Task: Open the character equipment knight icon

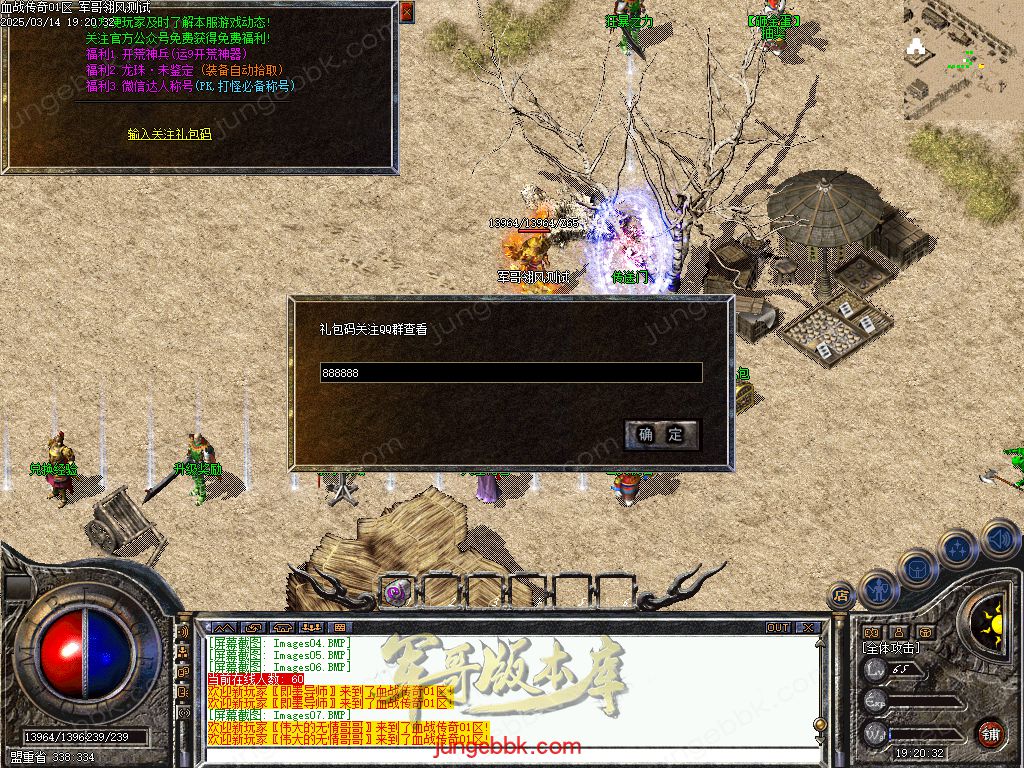Action: pyautogui.click(x=879, y=588)
